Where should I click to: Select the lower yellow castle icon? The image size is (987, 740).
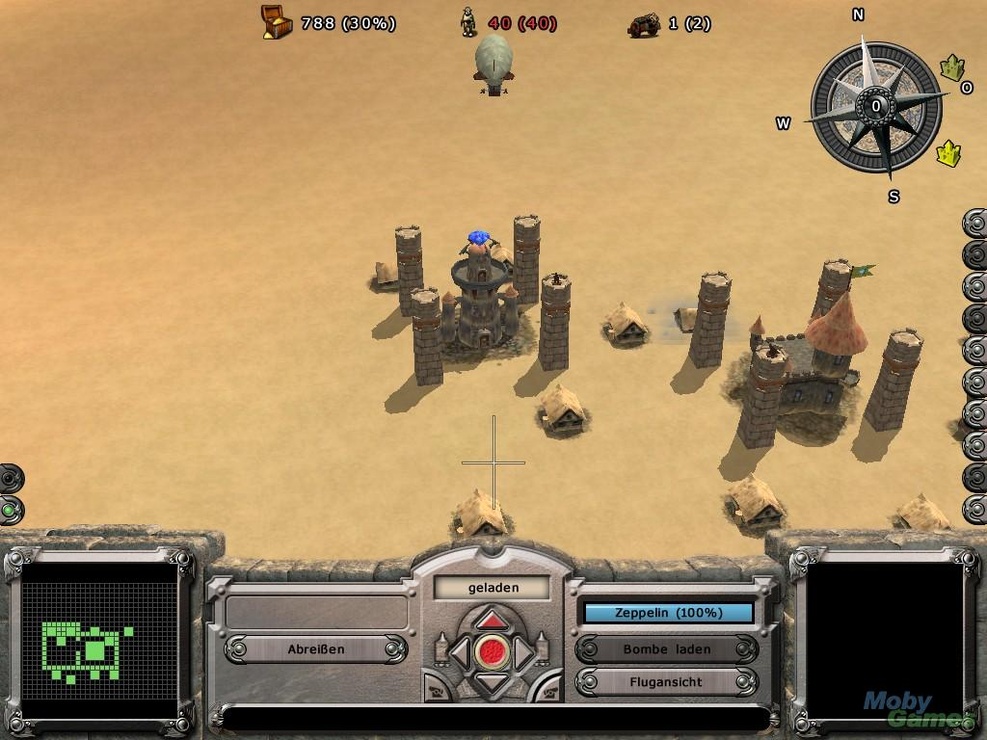pyautogui.click(x=948, y=153)
